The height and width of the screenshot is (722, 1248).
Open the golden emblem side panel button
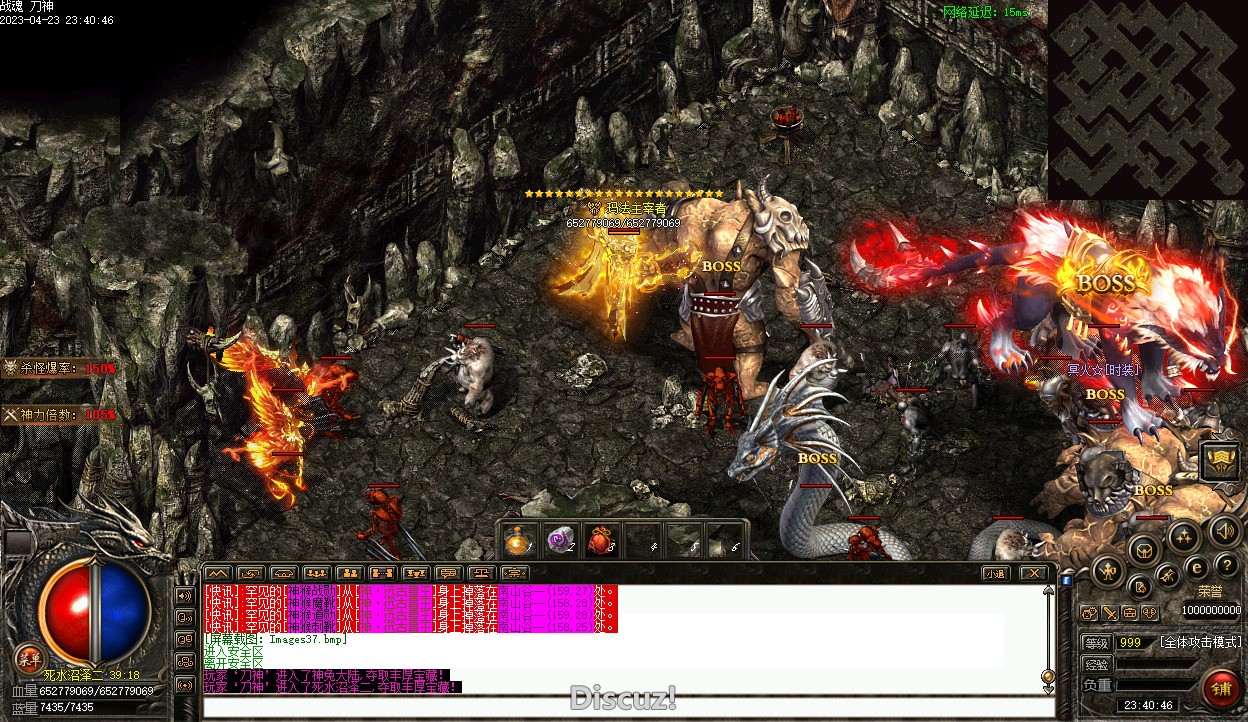1219,461
